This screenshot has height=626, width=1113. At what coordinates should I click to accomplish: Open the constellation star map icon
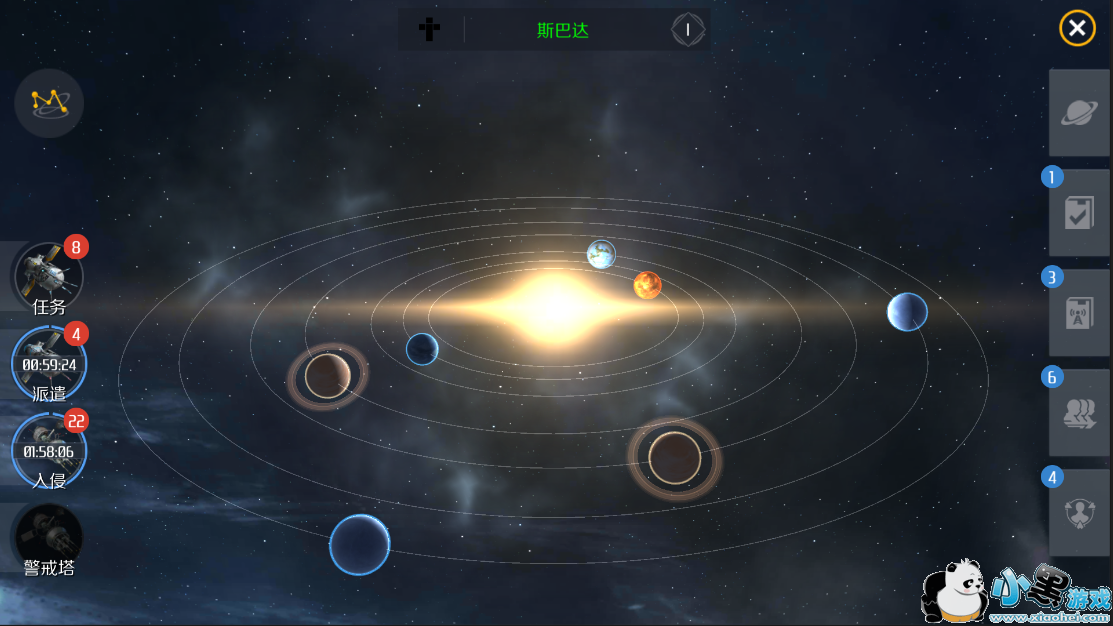click(x=49, y=102)
